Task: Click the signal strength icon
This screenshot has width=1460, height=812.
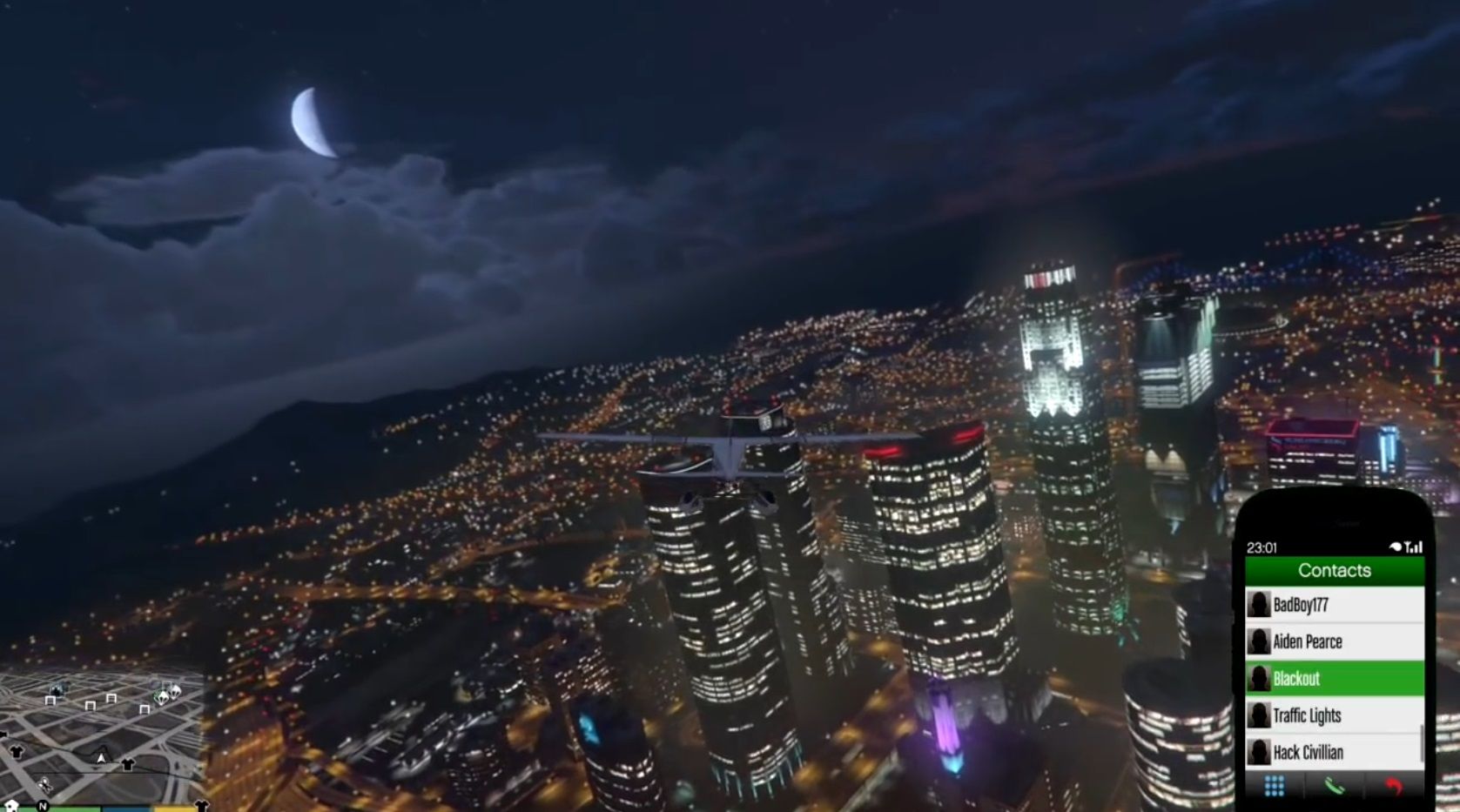Action: click(x=1415, y=548)
